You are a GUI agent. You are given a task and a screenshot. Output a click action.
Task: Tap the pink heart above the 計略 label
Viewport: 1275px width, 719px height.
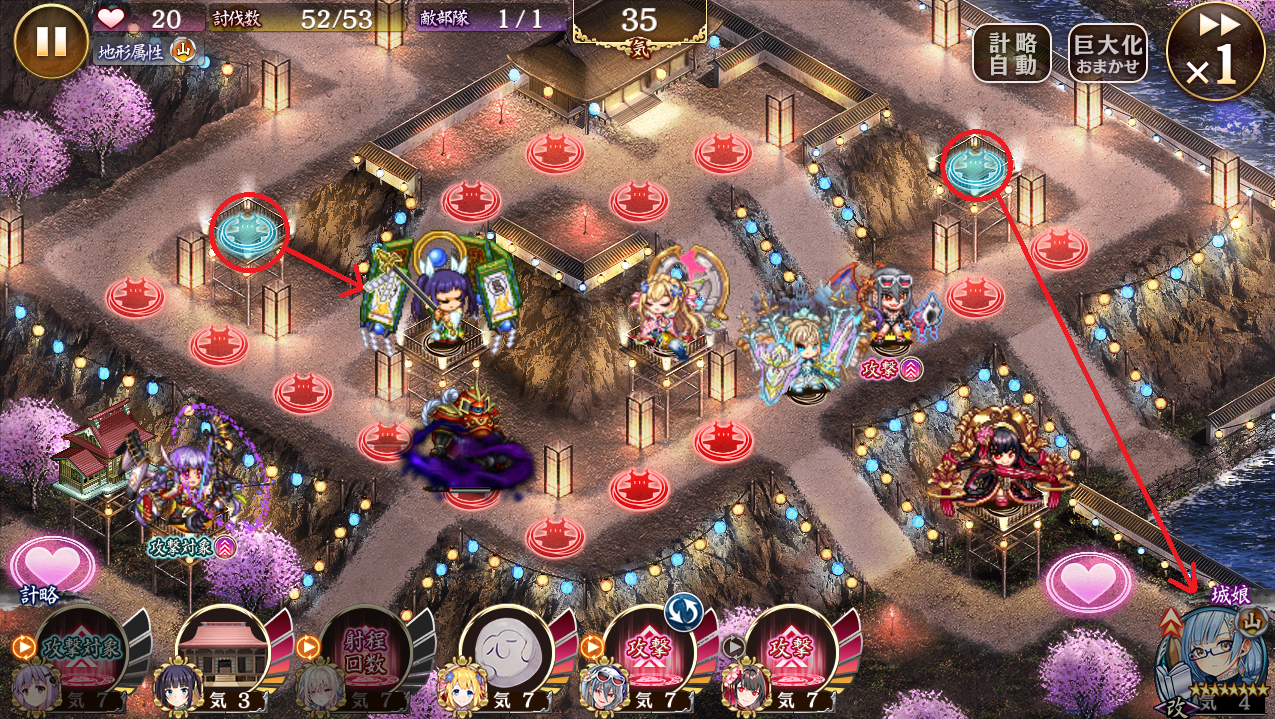tap(52, 565)
